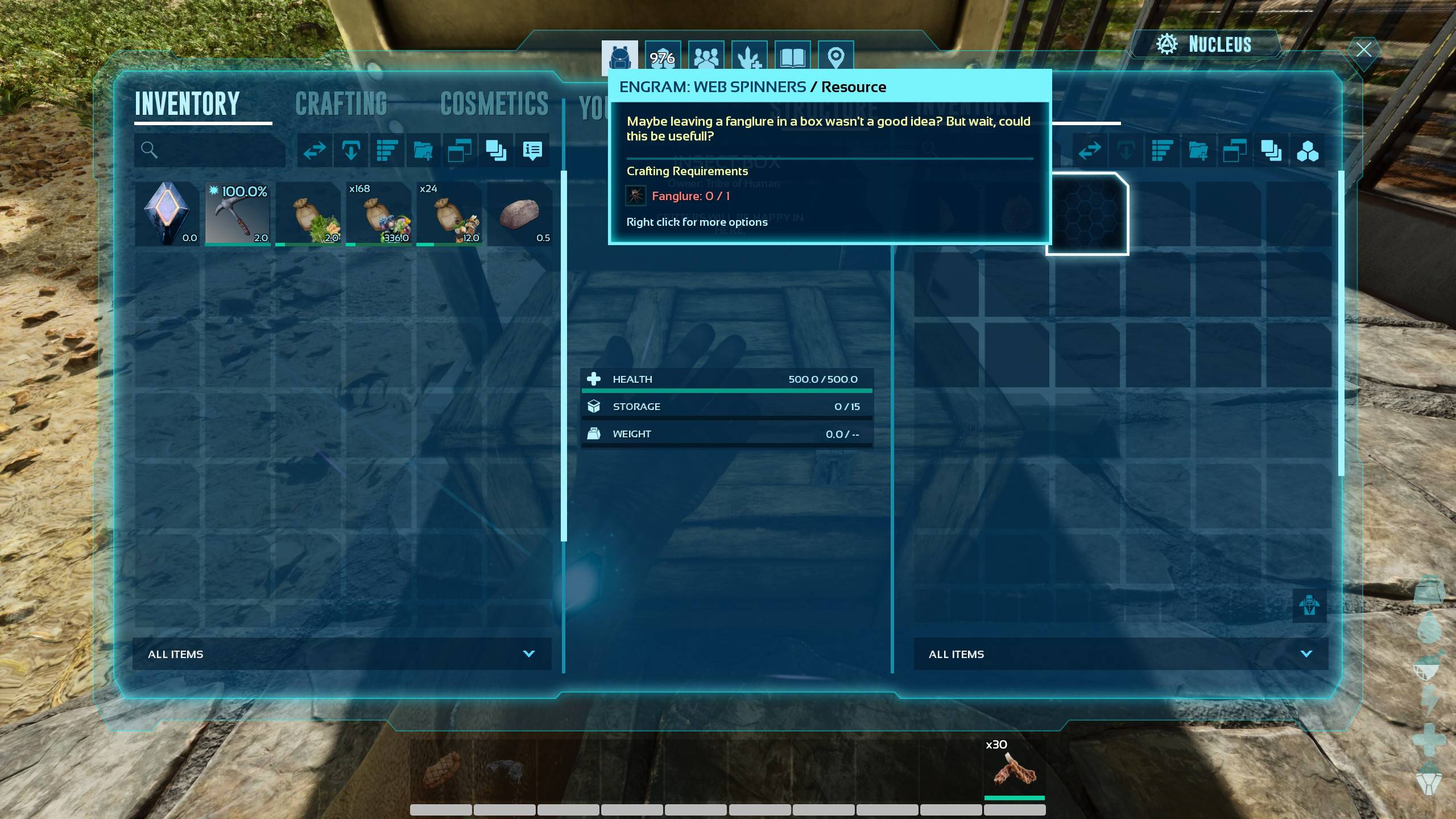
Task: Select the Inventory tab
Action: pyautogui.click(x=187, y=105)
